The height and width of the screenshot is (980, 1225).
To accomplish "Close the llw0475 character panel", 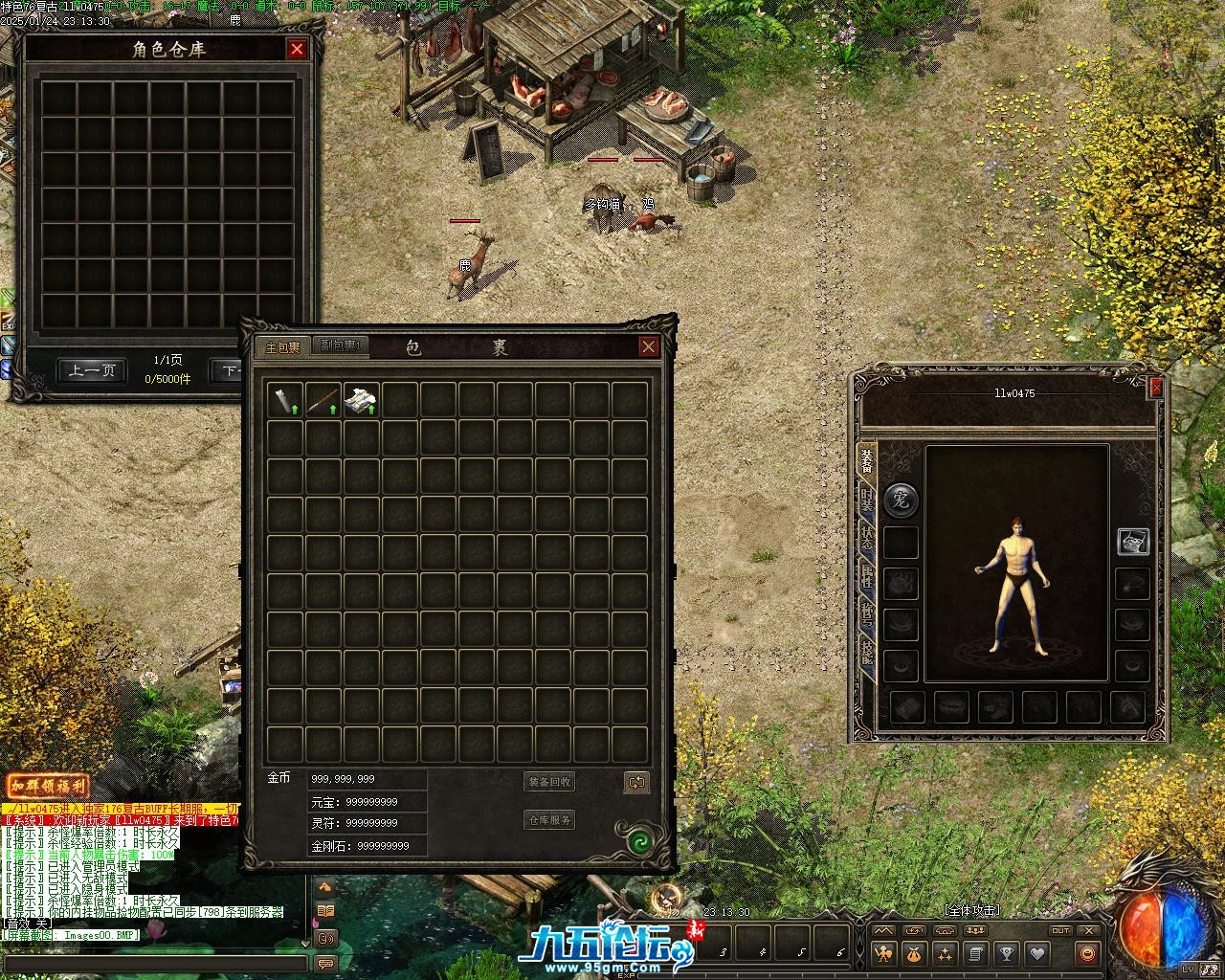I will (x=1155, y=387).
